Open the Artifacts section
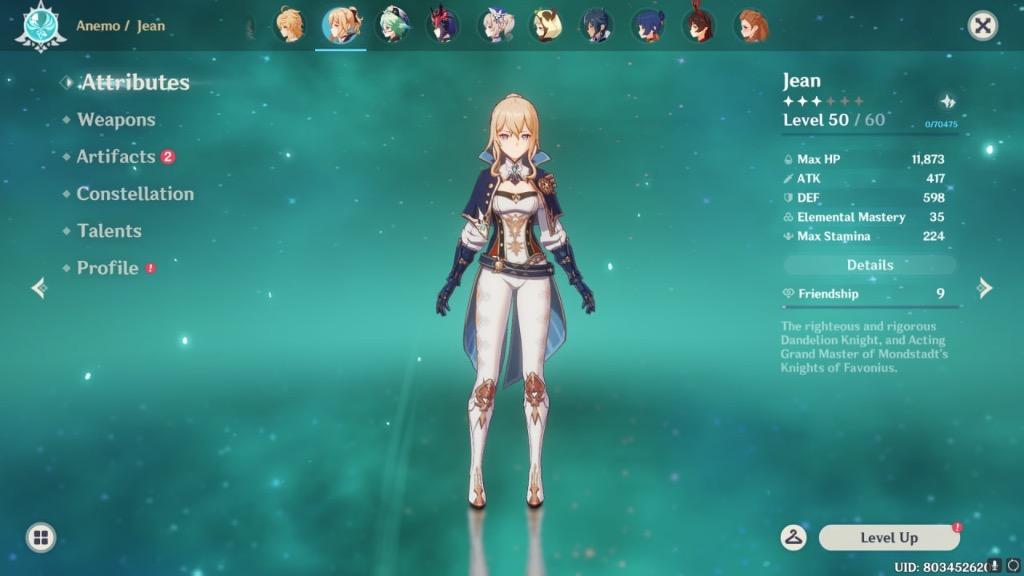Screen dimensions: 1024x576 [x=116, y=157]
